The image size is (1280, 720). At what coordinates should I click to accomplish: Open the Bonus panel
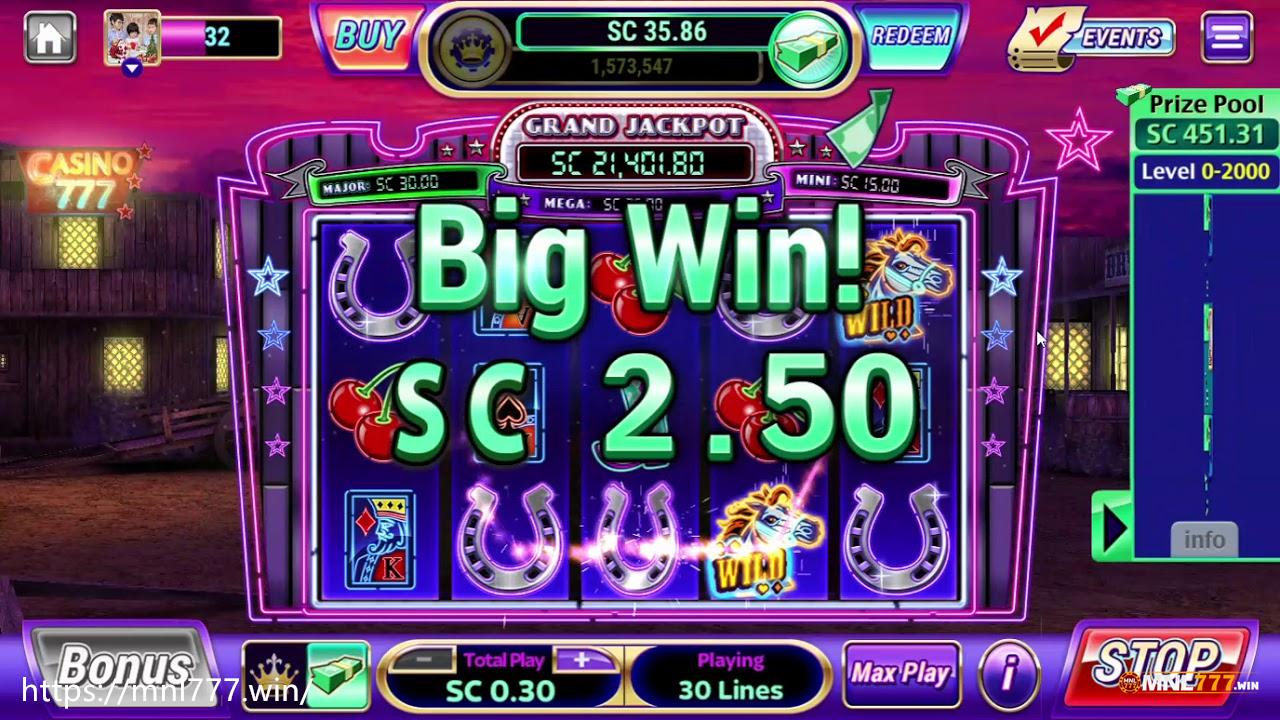pos(122,666)
